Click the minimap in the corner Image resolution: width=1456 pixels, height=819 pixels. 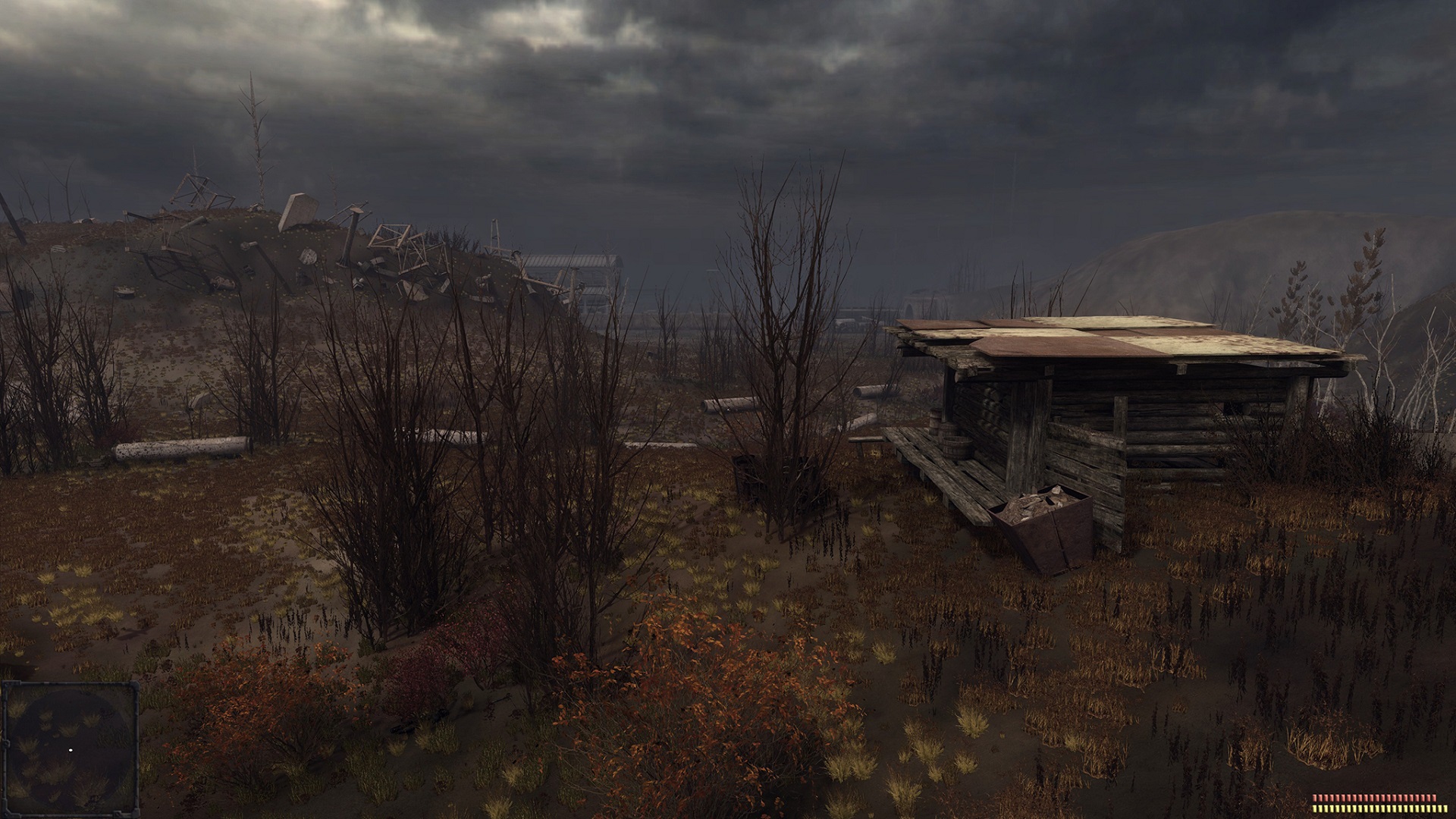70,748
